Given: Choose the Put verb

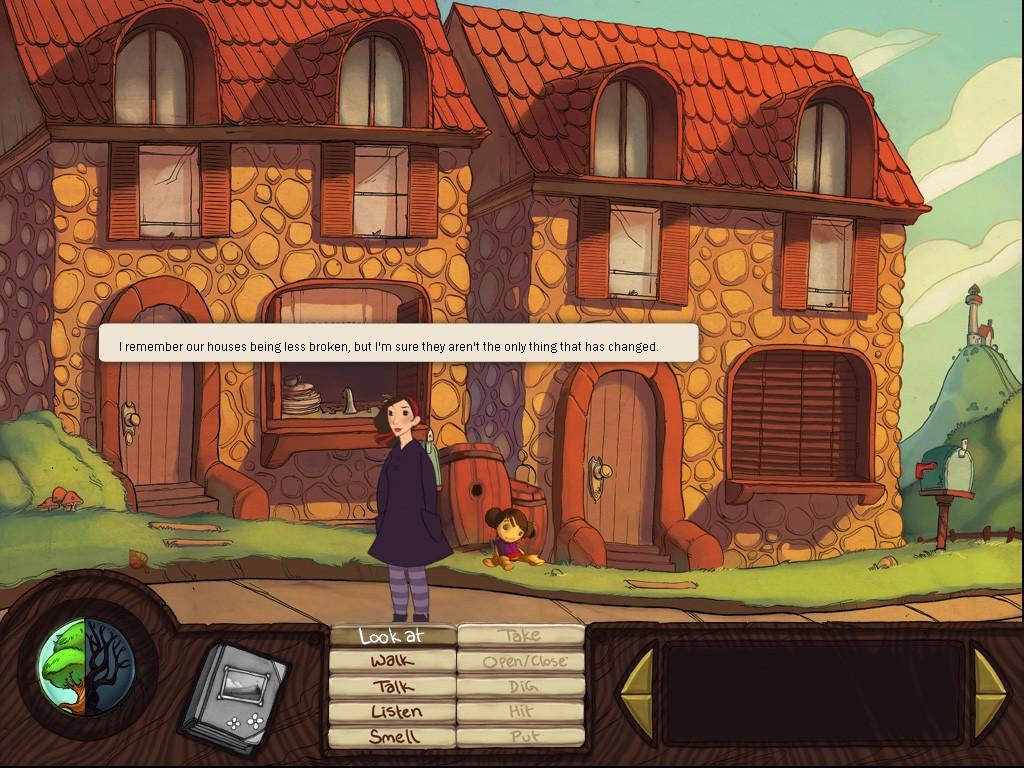Looking at the screenshot, I should pyautogui.click(x=521, y=737).
